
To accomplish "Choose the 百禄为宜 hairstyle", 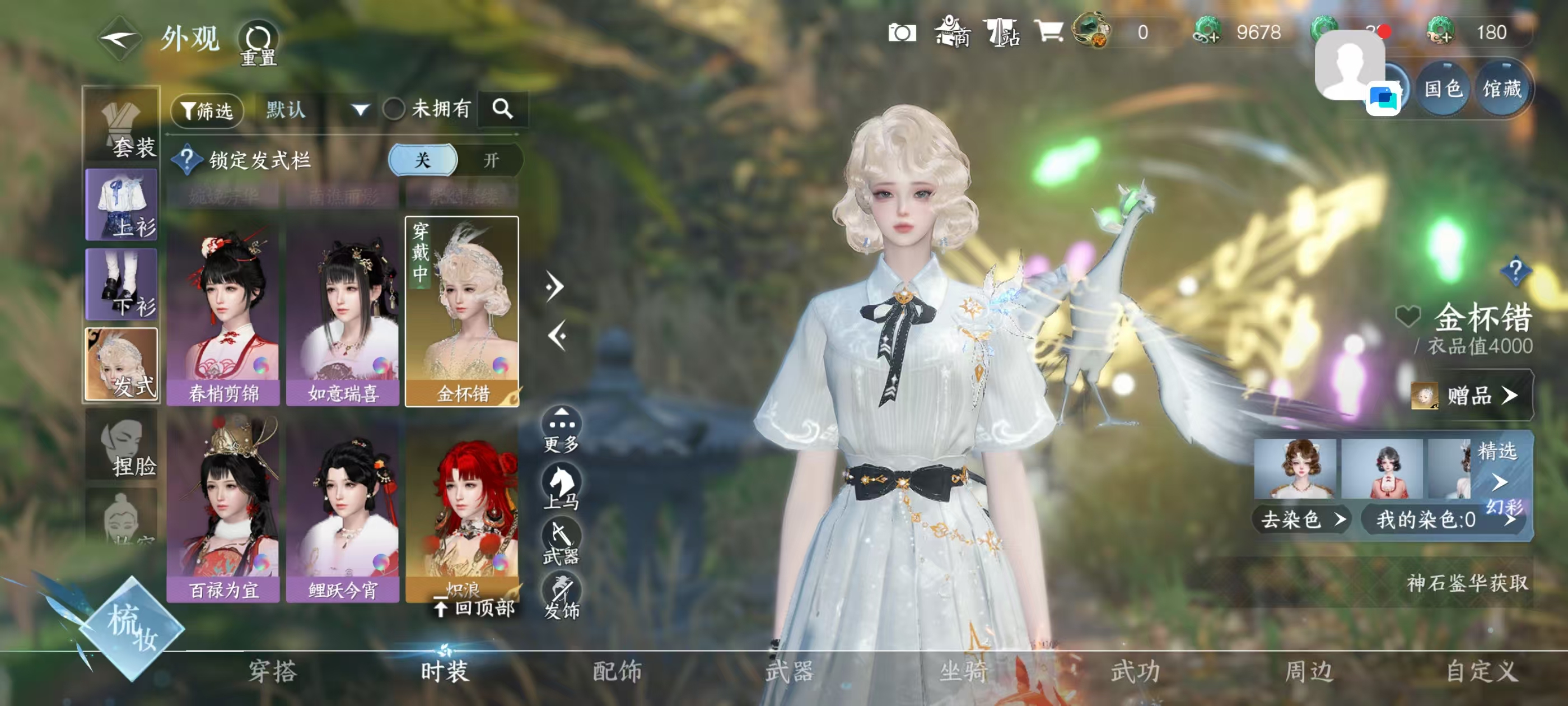I will click(x=223, y=509).
